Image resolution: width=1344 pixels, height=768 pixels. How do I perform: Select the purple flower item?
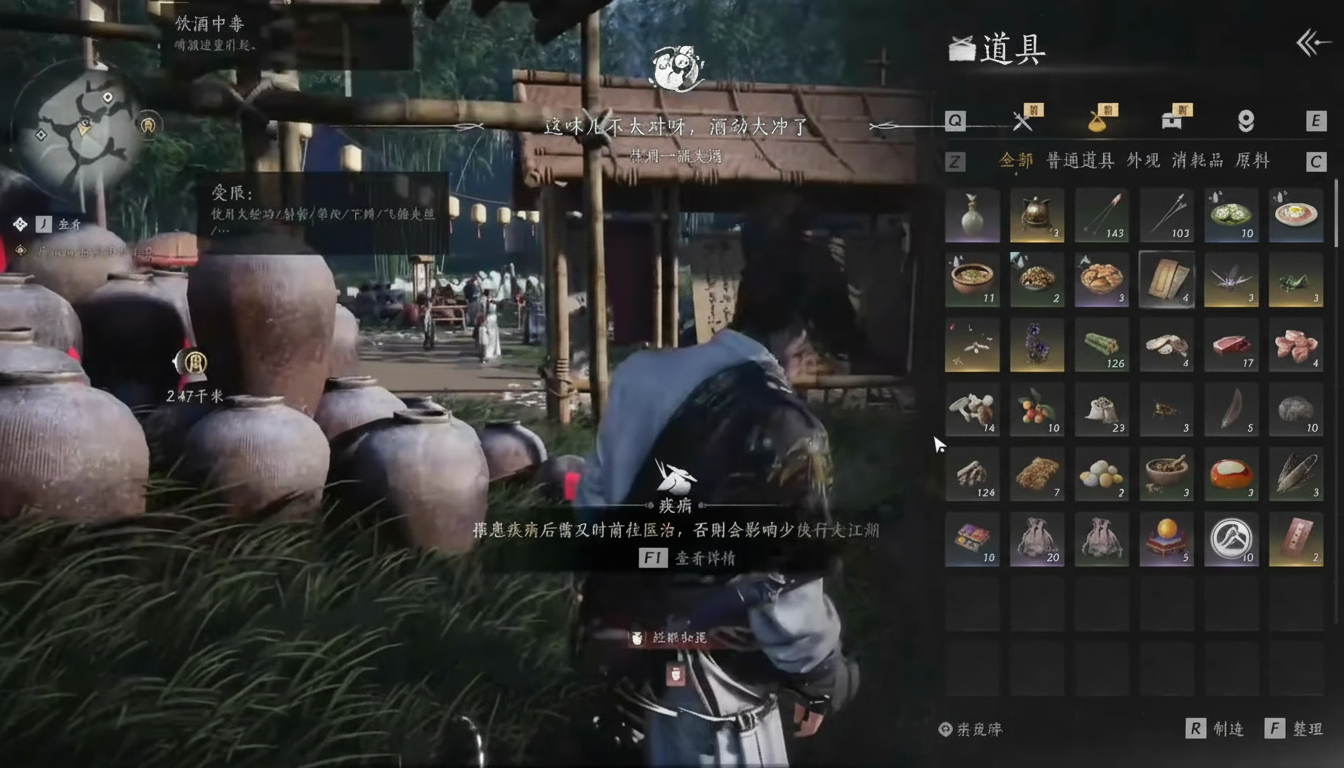(x=1037, y=344)
